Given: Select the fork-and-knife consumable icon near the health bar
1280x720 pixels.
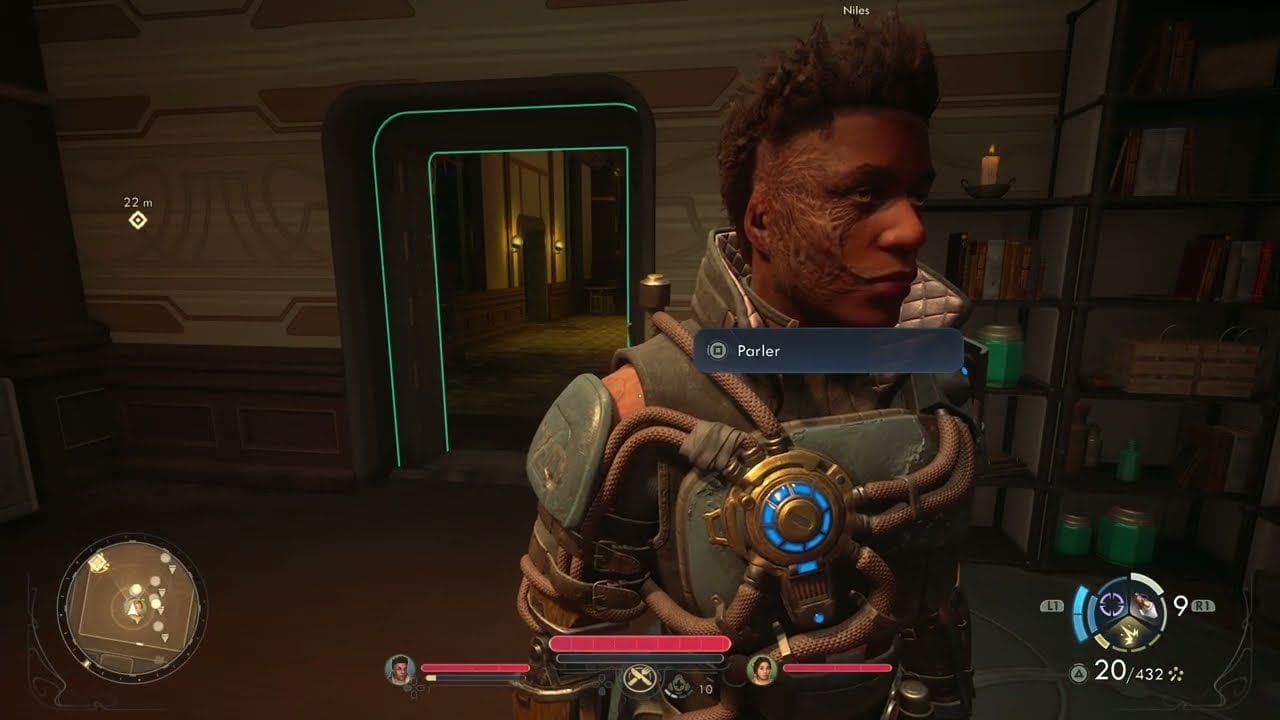Looking at the screenshot, I should pyautogui.click(x=639, y=679).
